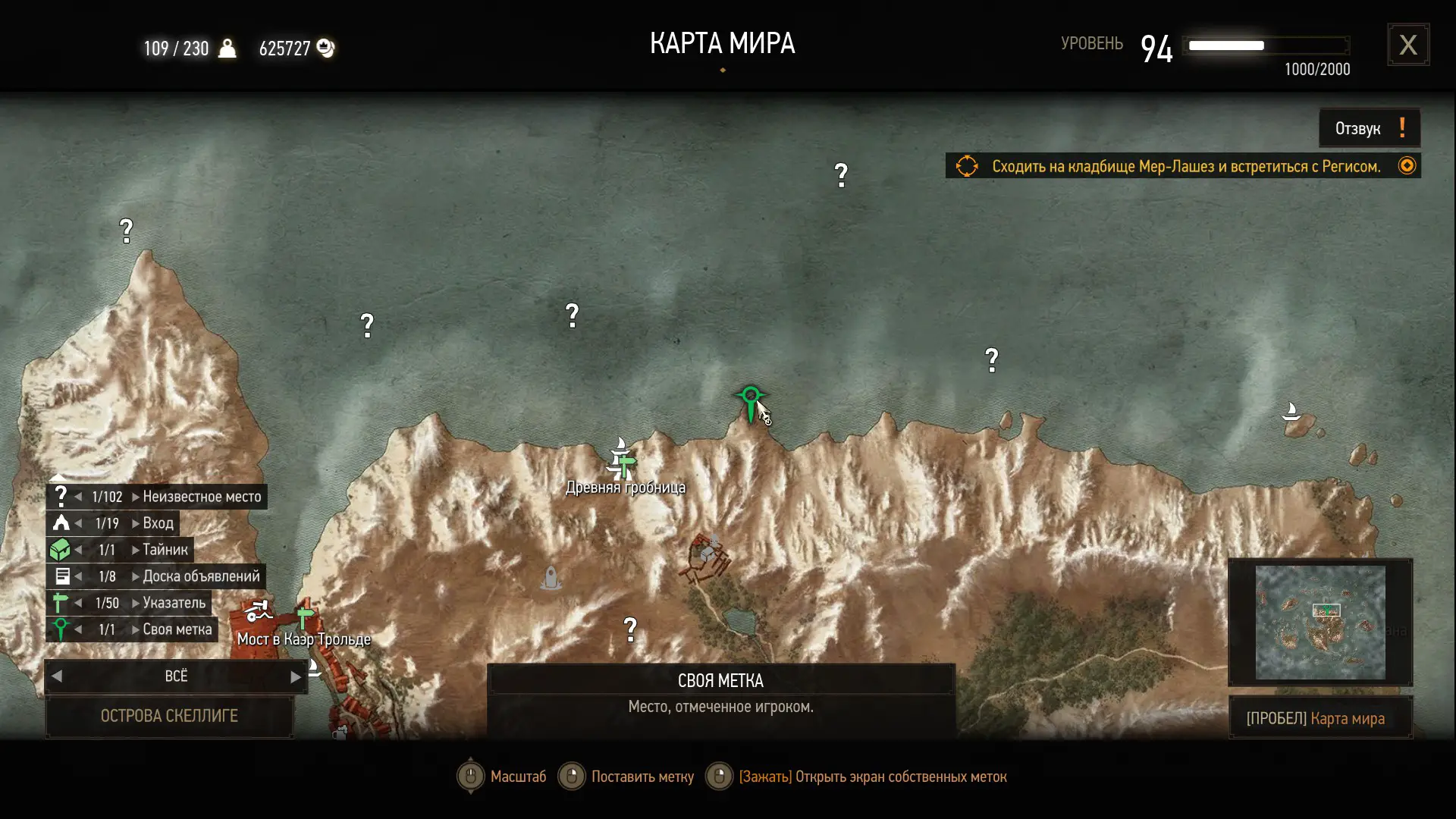Select the green custom map marker
1456x819 pixels.
point(750,400)
